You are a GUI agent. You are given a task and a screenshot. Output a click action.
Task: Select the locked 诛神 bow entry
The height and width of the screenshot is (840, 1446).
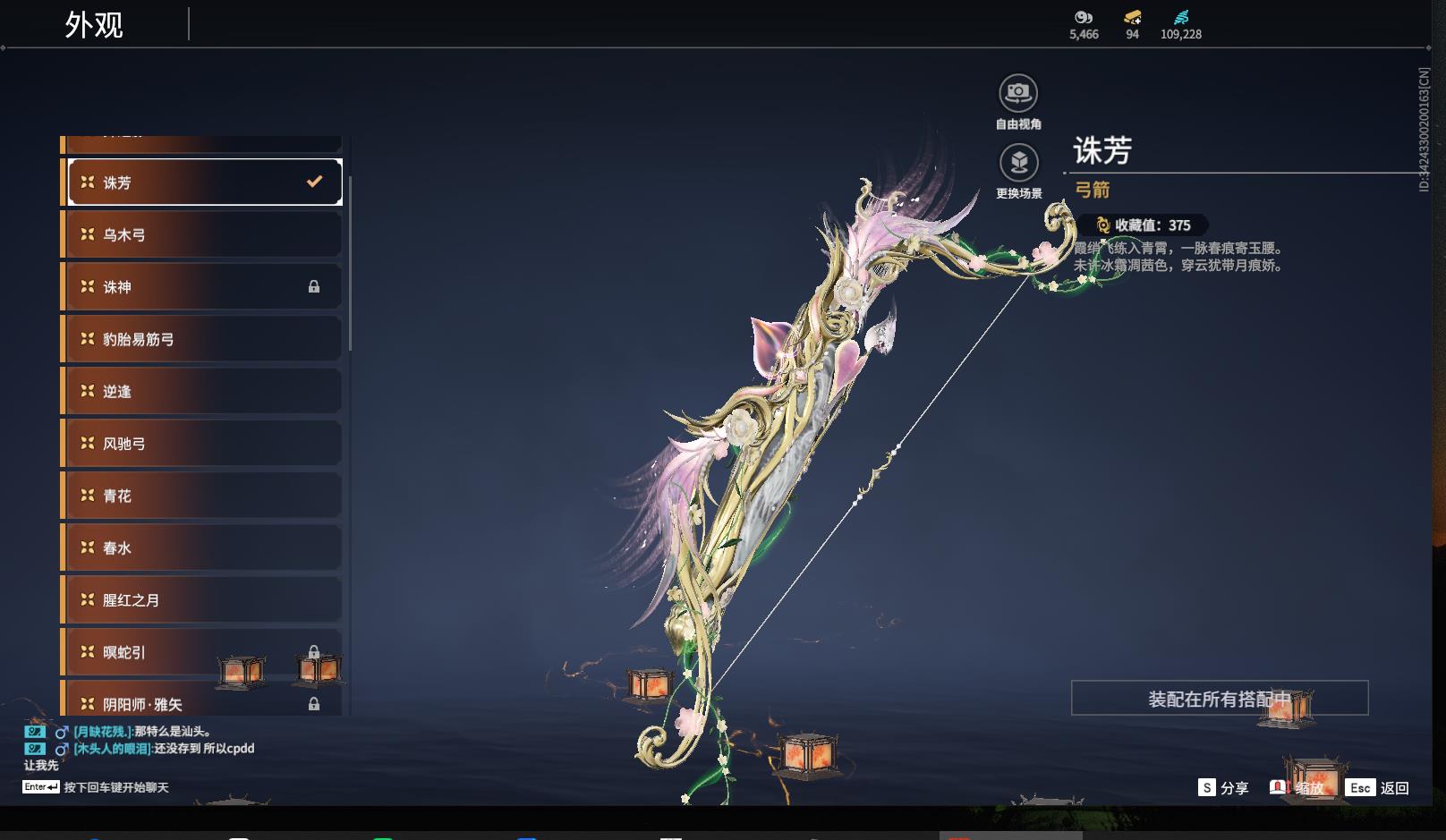pos(204,287)
